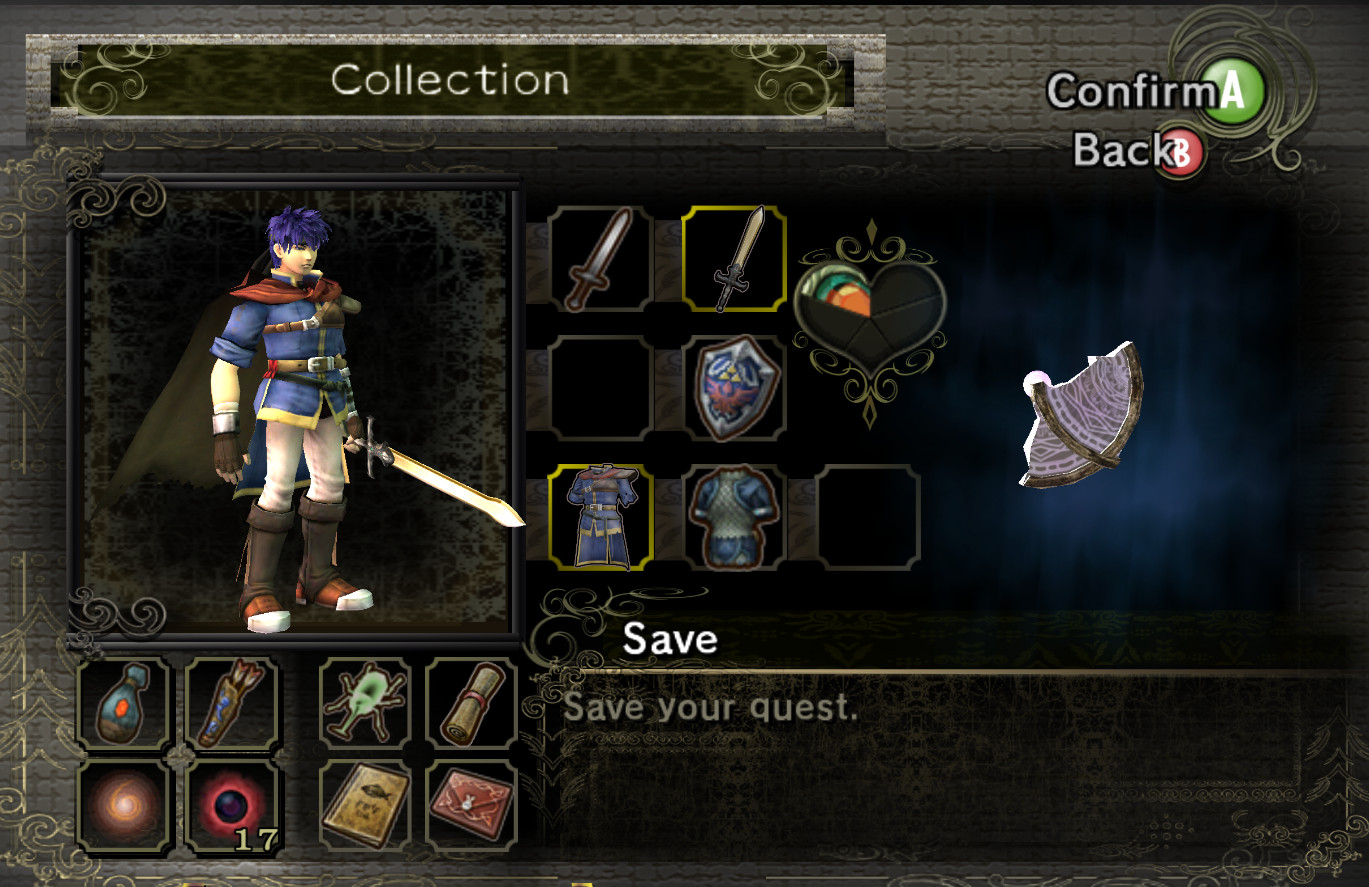1369x887 pixels.
Task: Select the glowing spiral portal icon
Action: [124, 805]
